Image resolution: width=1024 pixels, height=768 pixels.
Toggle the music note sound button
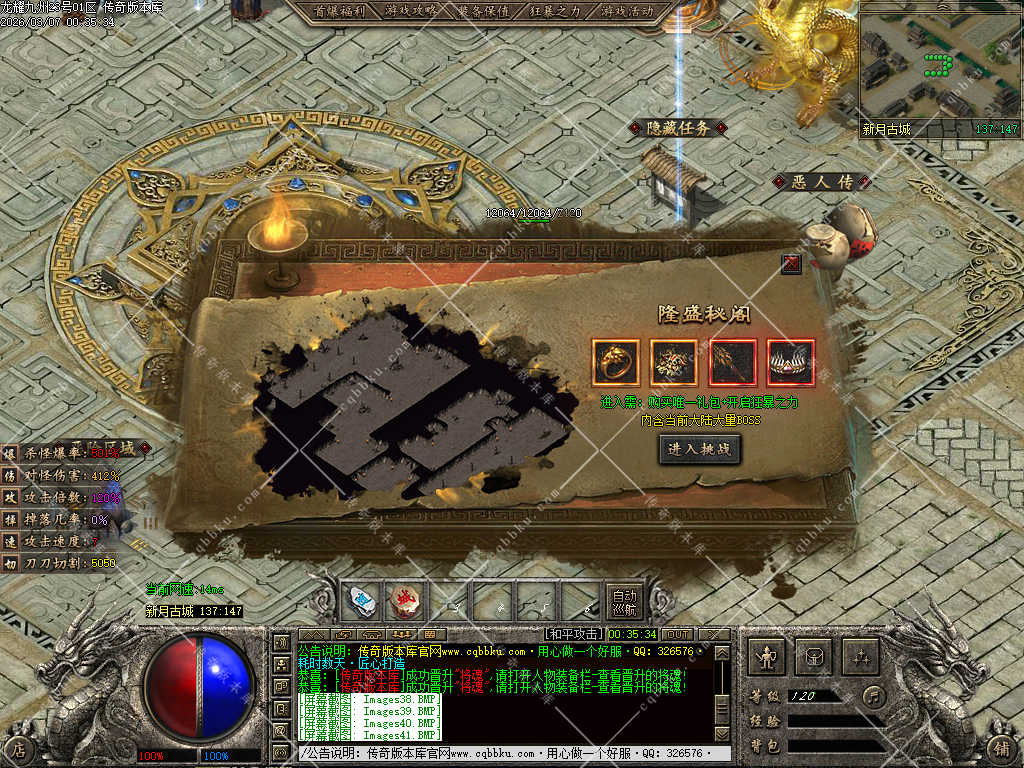(x=874, y=695)
